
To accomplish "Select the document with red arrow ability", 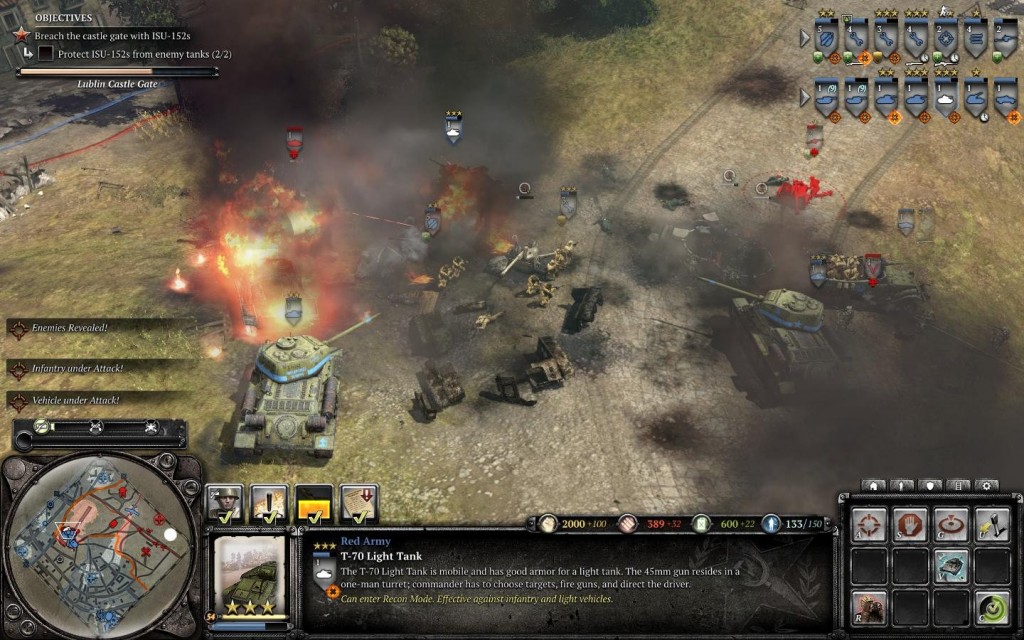I will [358, 503].
